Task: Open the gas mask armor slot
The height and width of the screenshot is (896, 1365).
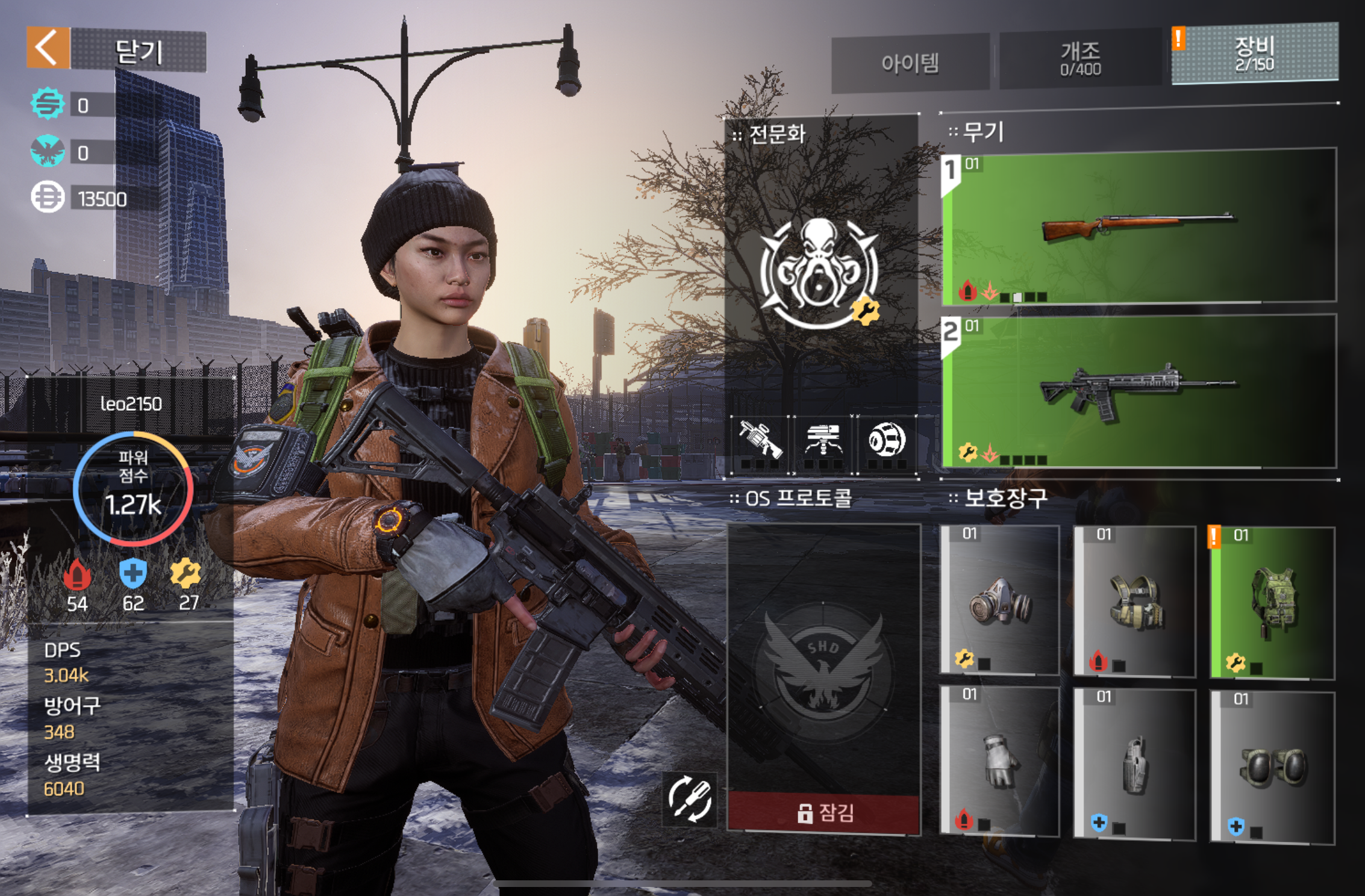Action: tap(1000, 600)
